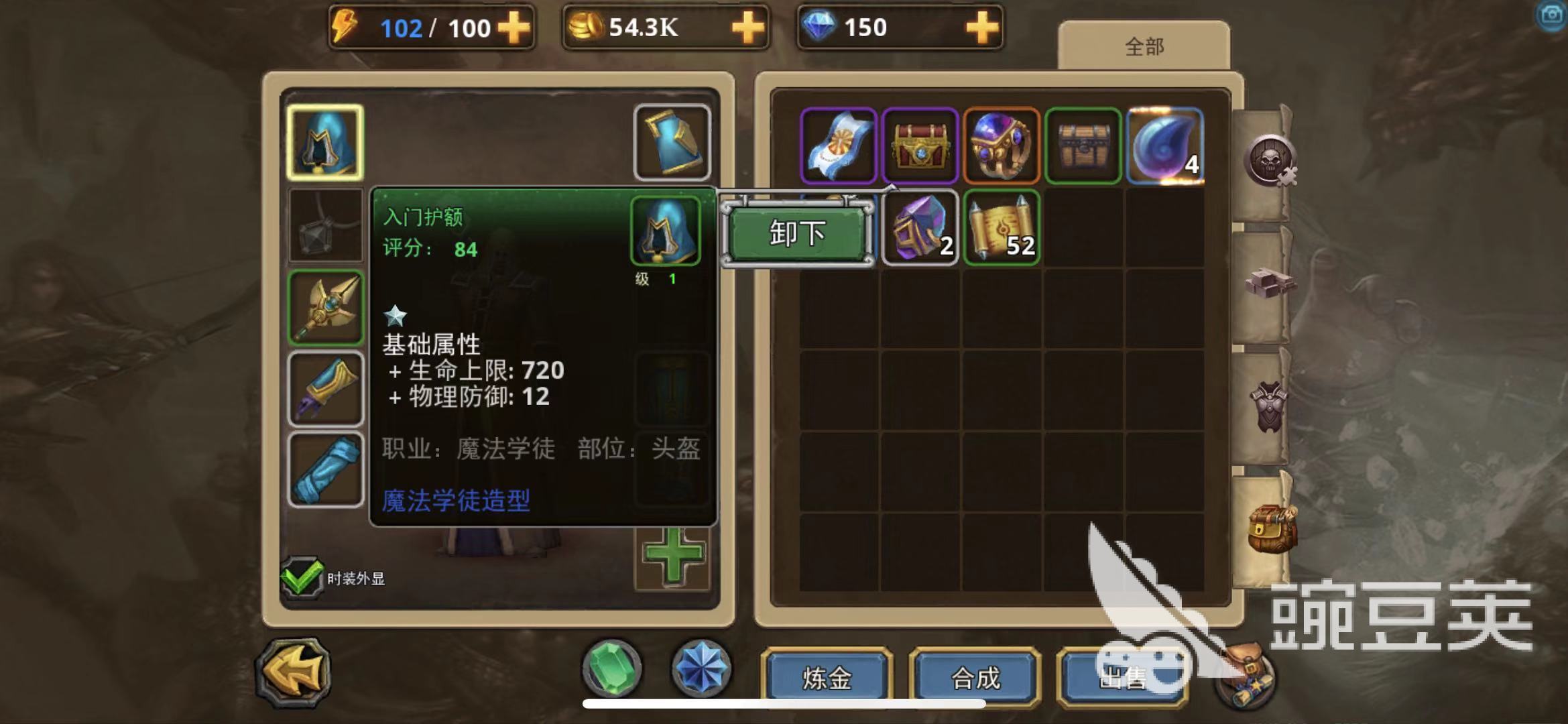Screen dimensions: 1568x724
Task: Select the golden scroll stack of 52
Action: click(1001, 227)
